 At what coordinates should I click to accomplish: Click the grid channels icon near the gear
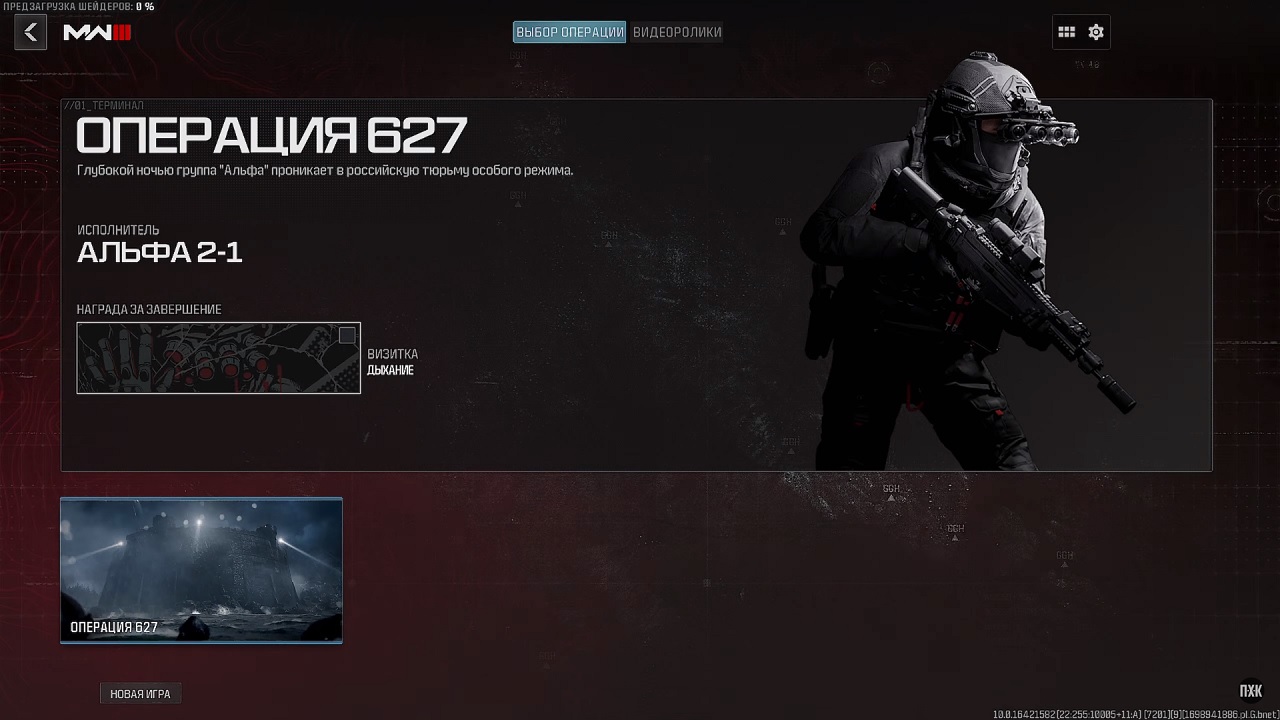[x=1066, y=31]
